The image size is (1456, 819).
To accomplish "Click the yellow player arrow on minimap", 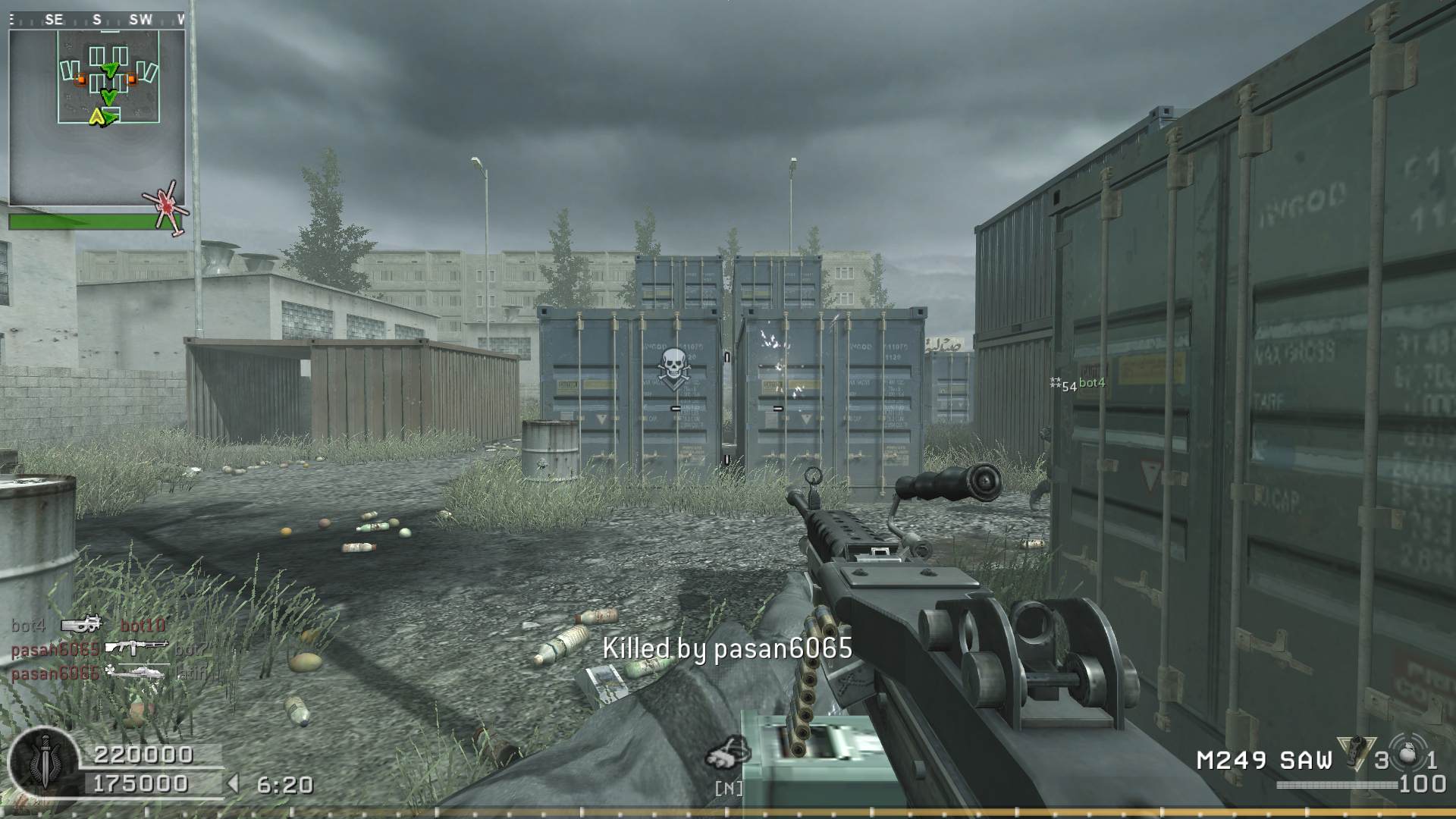I will (x=96, y=117).
